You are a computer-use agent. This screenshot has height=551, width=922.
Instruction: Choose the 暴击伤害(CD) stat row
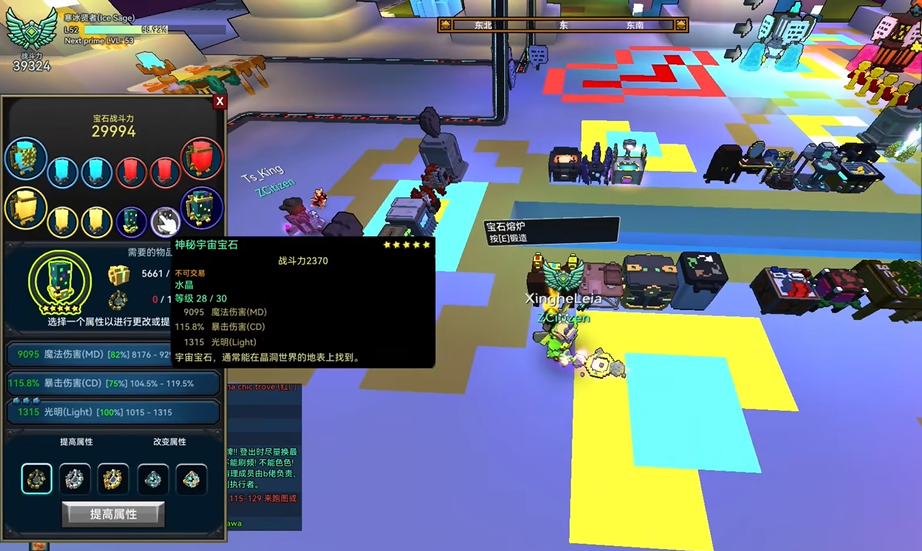tap(113, 383)
